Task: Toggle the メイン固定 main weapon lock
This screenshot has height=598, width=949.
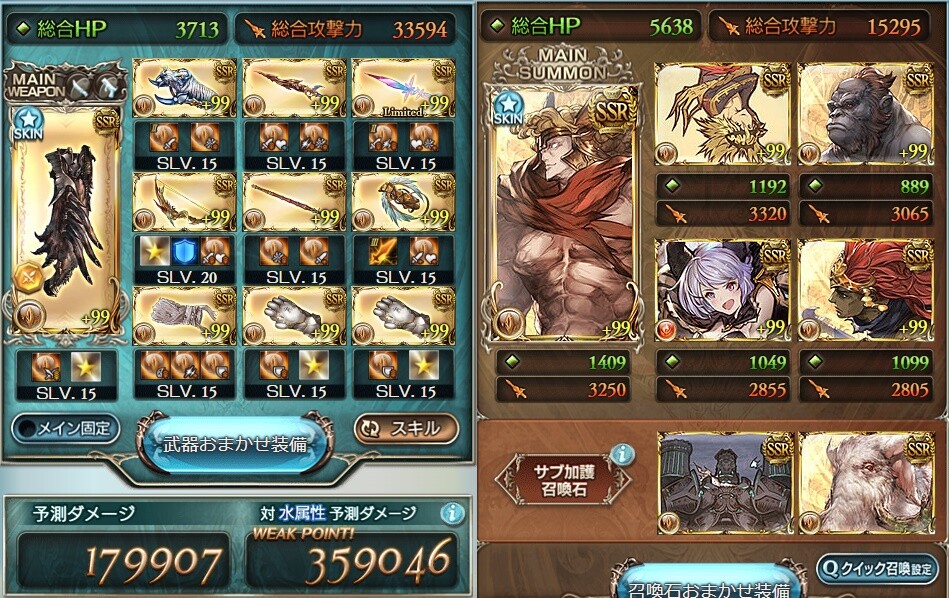Action: 66,429
